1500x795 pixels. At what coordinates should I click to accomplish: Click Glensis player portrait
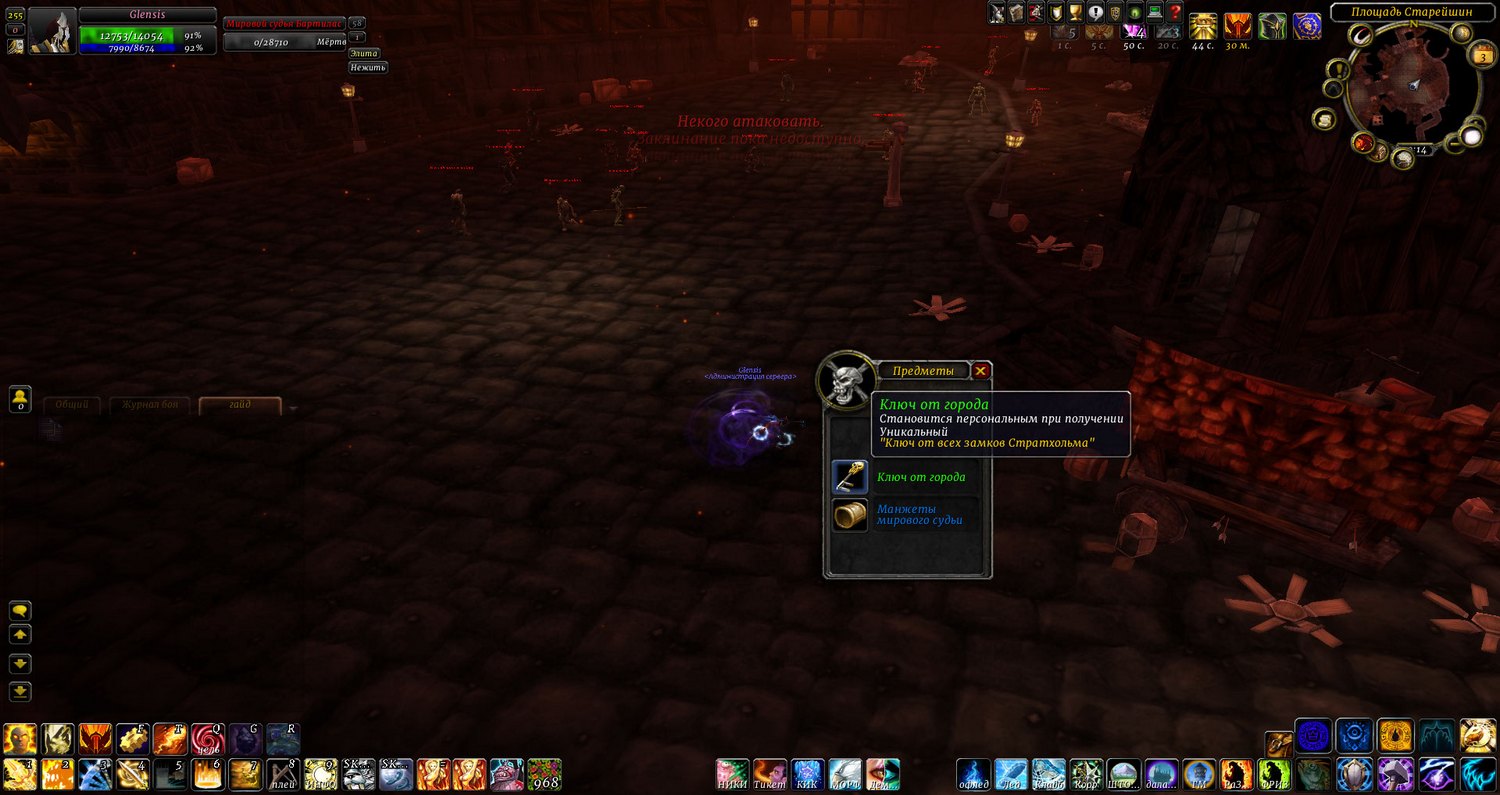(x=52, y=30)
